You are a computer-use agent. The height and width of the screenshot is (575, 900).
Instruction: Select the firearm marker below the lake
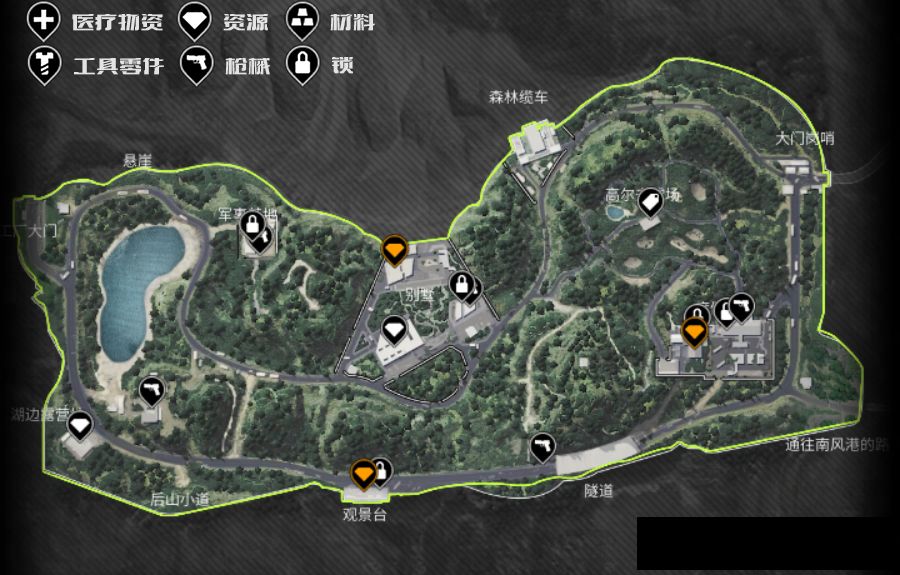152,389
